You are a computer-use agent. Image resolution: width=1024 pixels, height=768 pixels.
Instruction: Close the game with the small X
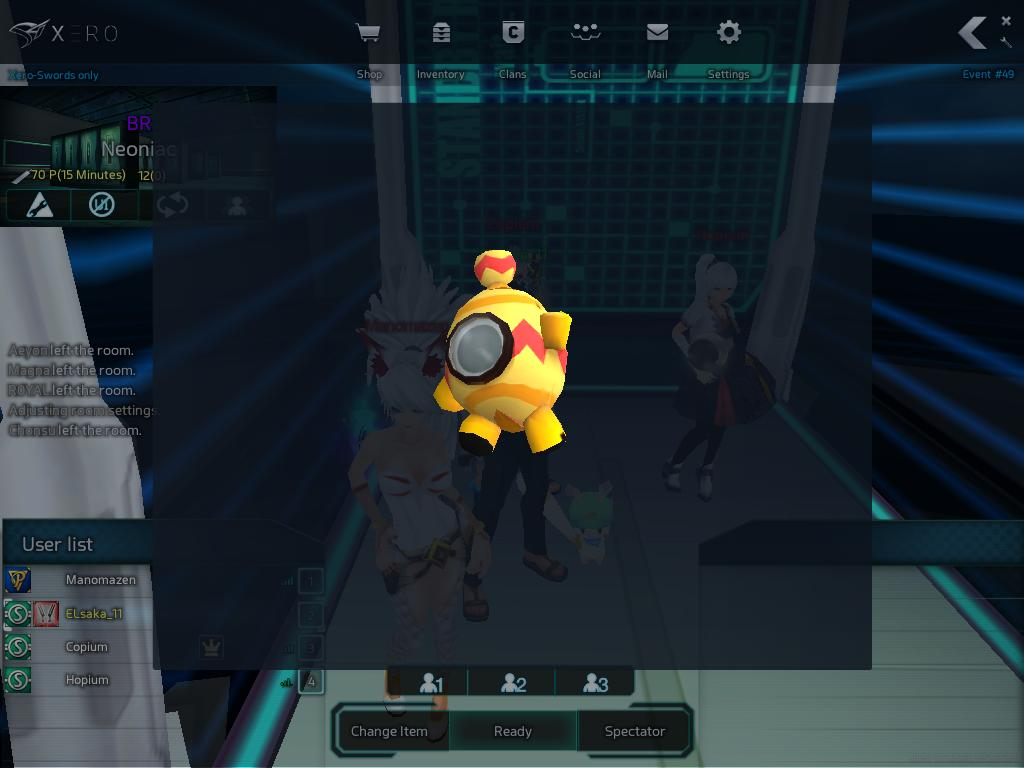tap(1006, 21)
